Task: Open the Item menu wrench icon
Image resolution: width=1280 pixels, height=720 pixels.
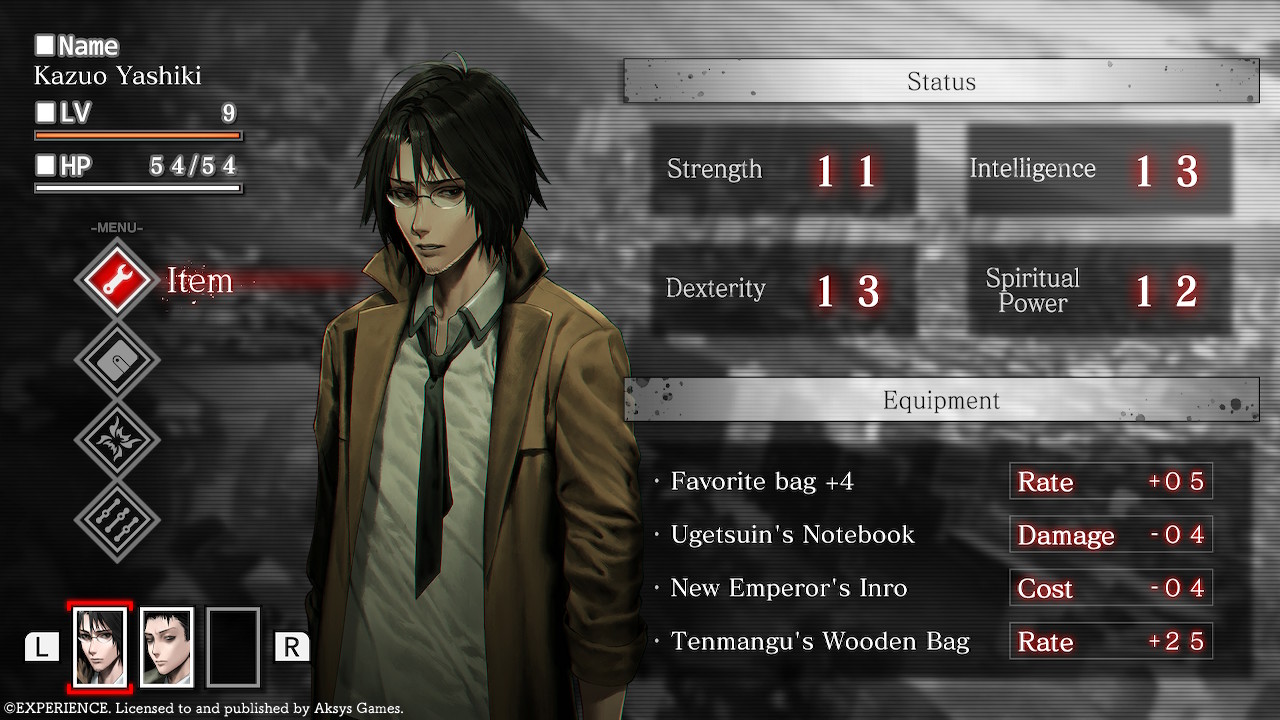Action: (117, 281)
